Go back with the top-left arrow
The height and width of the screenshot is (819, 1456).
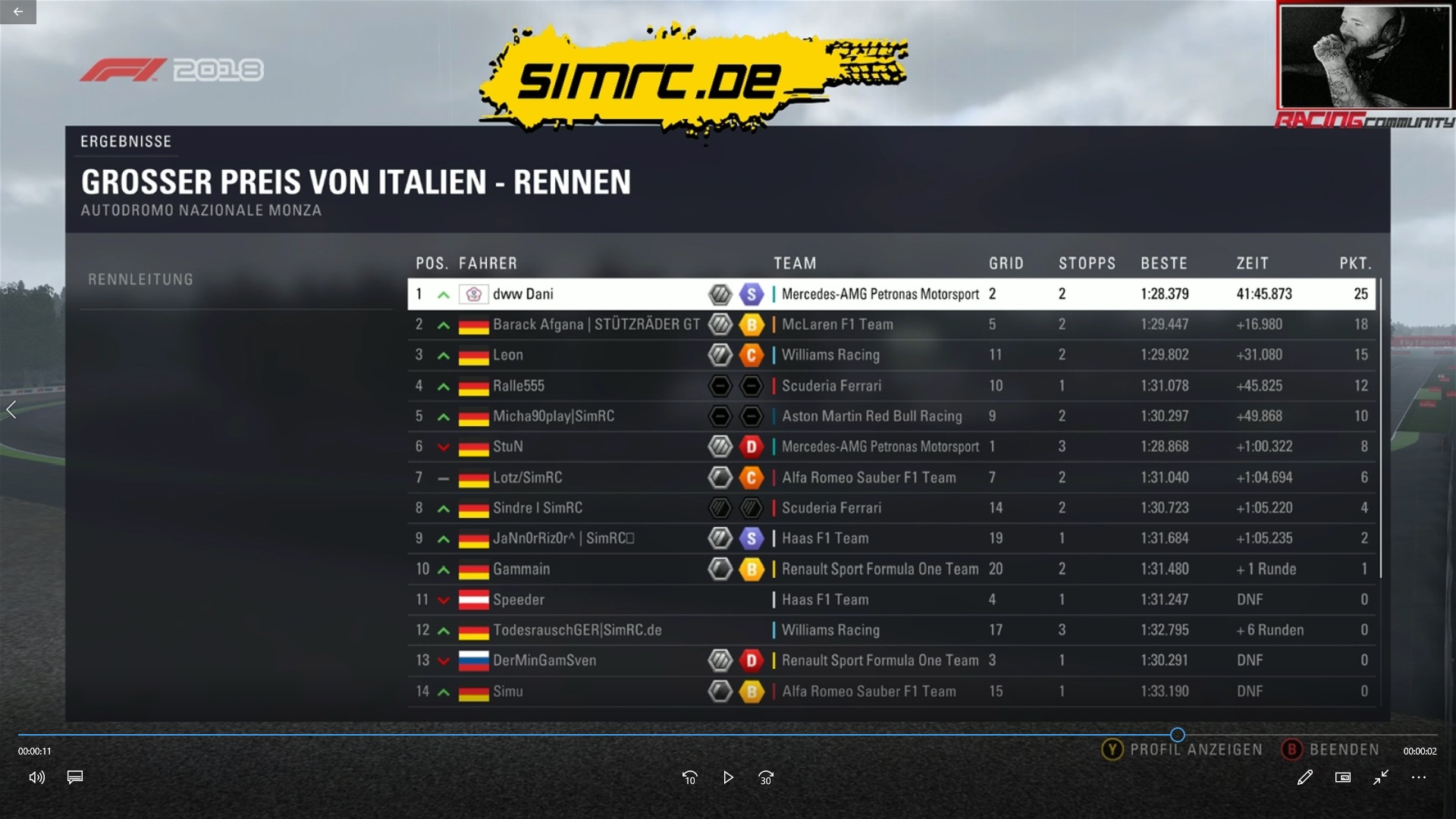point(18,11)
